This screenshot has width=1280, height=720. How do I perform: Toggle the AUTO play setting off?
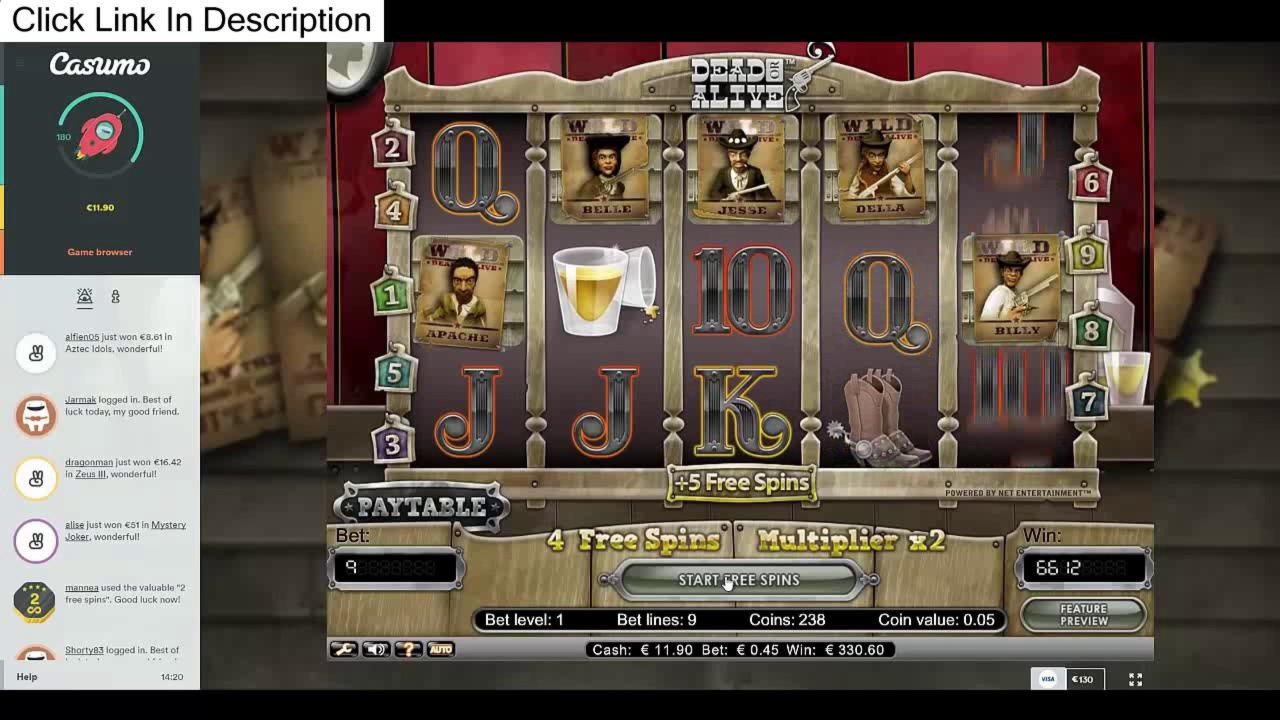point(440,649)
